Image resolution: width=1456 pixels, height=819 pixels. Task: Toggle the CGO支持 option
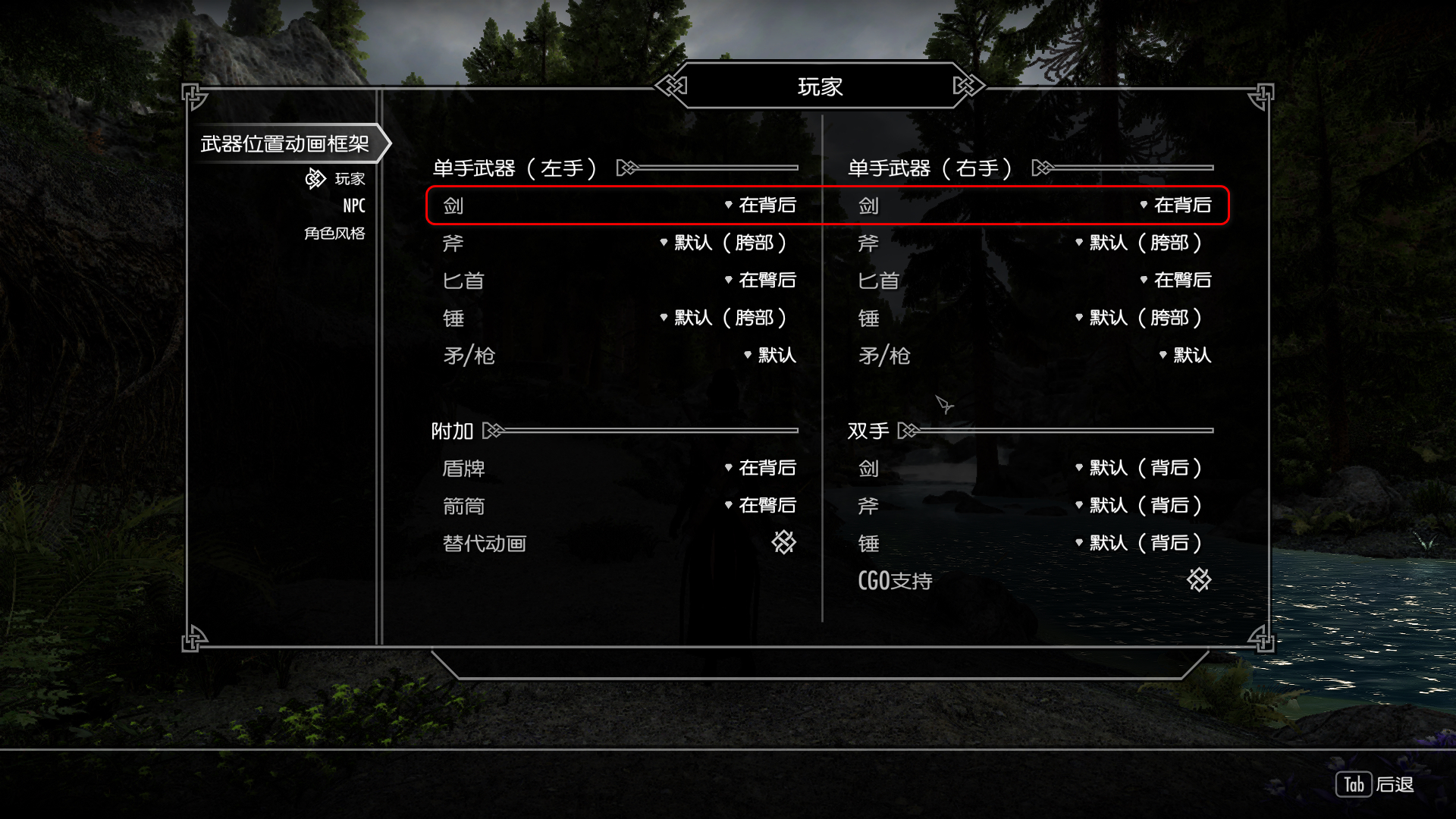[1199, 580]
